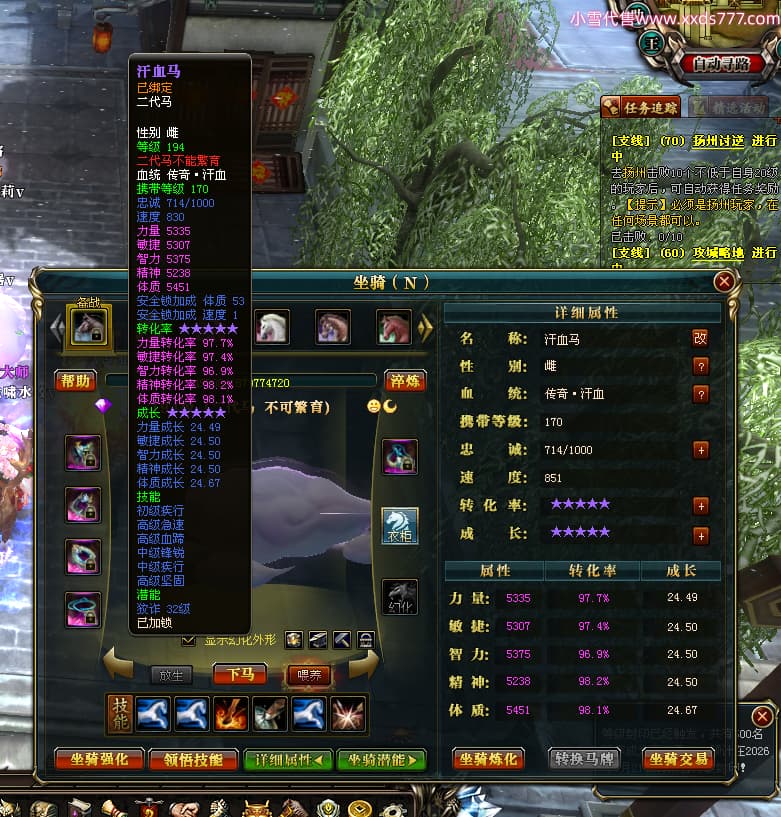Close the 坐骑 mount window
The height and width of the screenshot is (817, 781).
[723, 282]
